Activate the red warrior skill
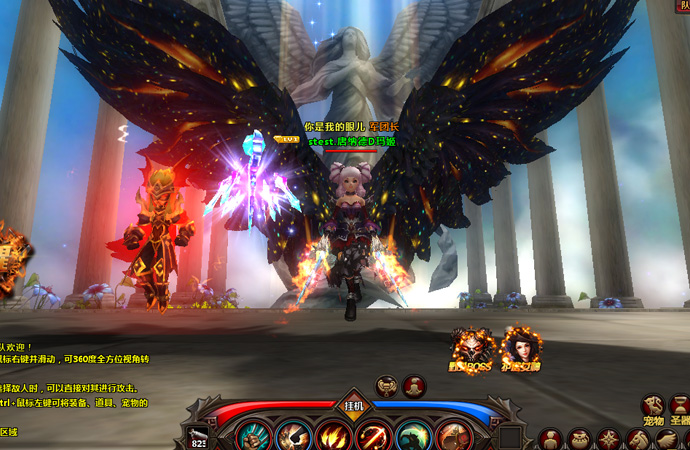The width and height of the screenshot is (690, 450). (x=452, y=437)
